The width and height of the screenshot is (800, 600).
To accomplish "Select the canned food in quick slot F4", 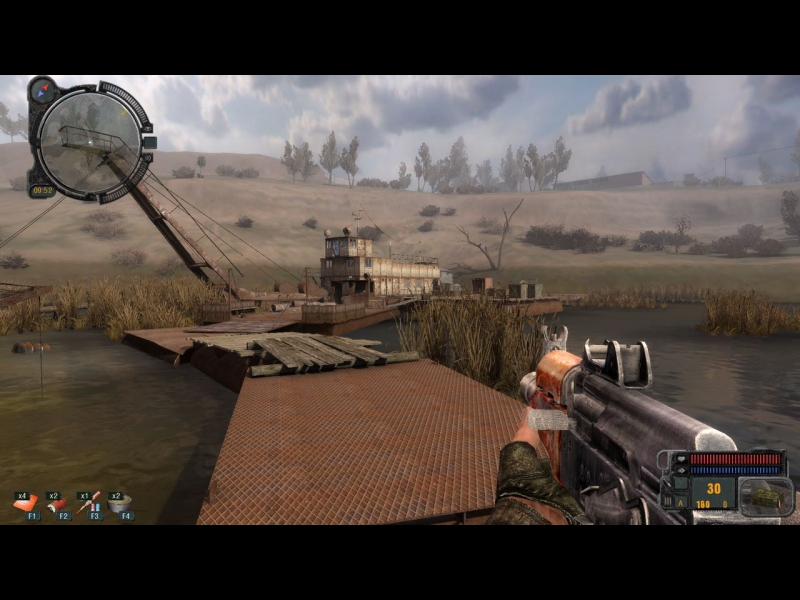I will pyautogui.click(x=120, y=504).
